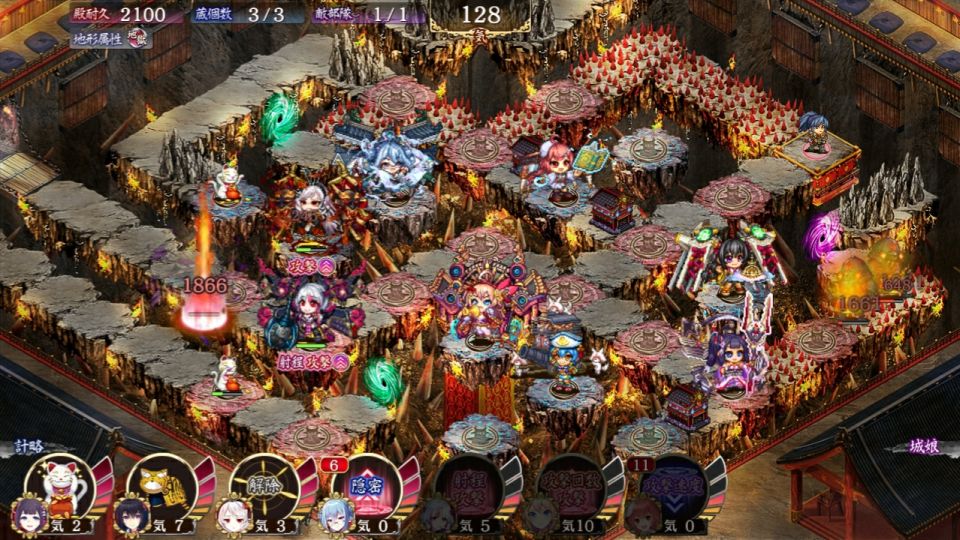Image resolution: width=960 pixels, height=540 pixels.
Task: Trigger the 隠密 stealth stratagem
Action: (x=362, y=486)
